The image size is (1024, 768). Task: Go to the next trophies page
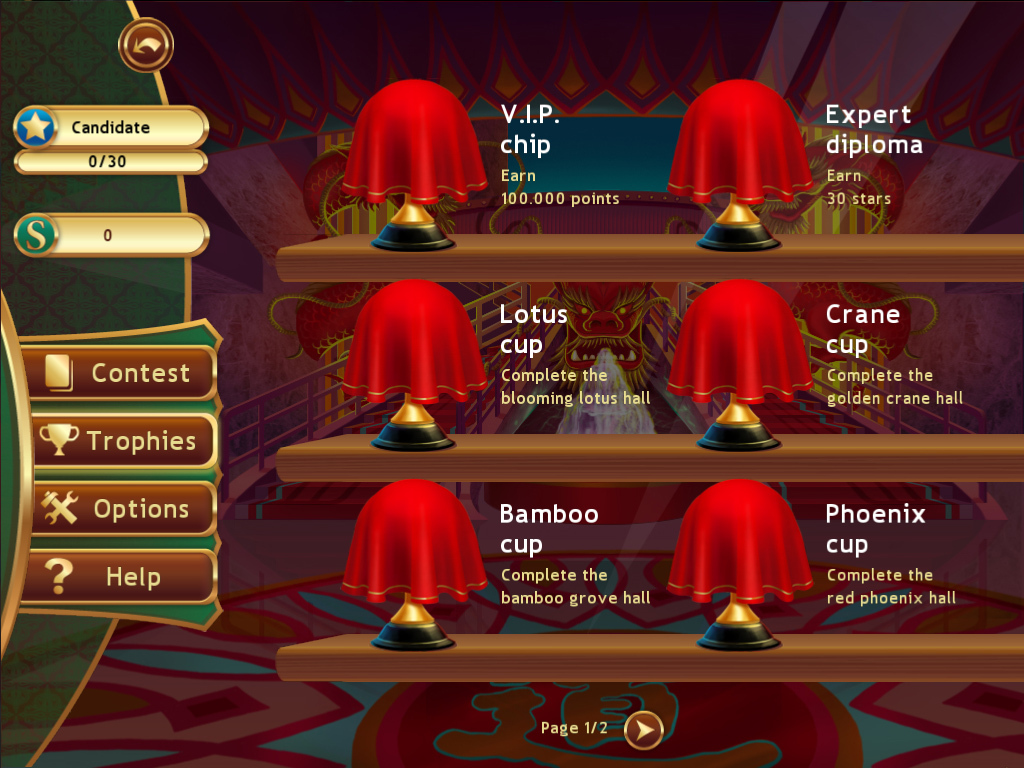[x=644, y=731]
